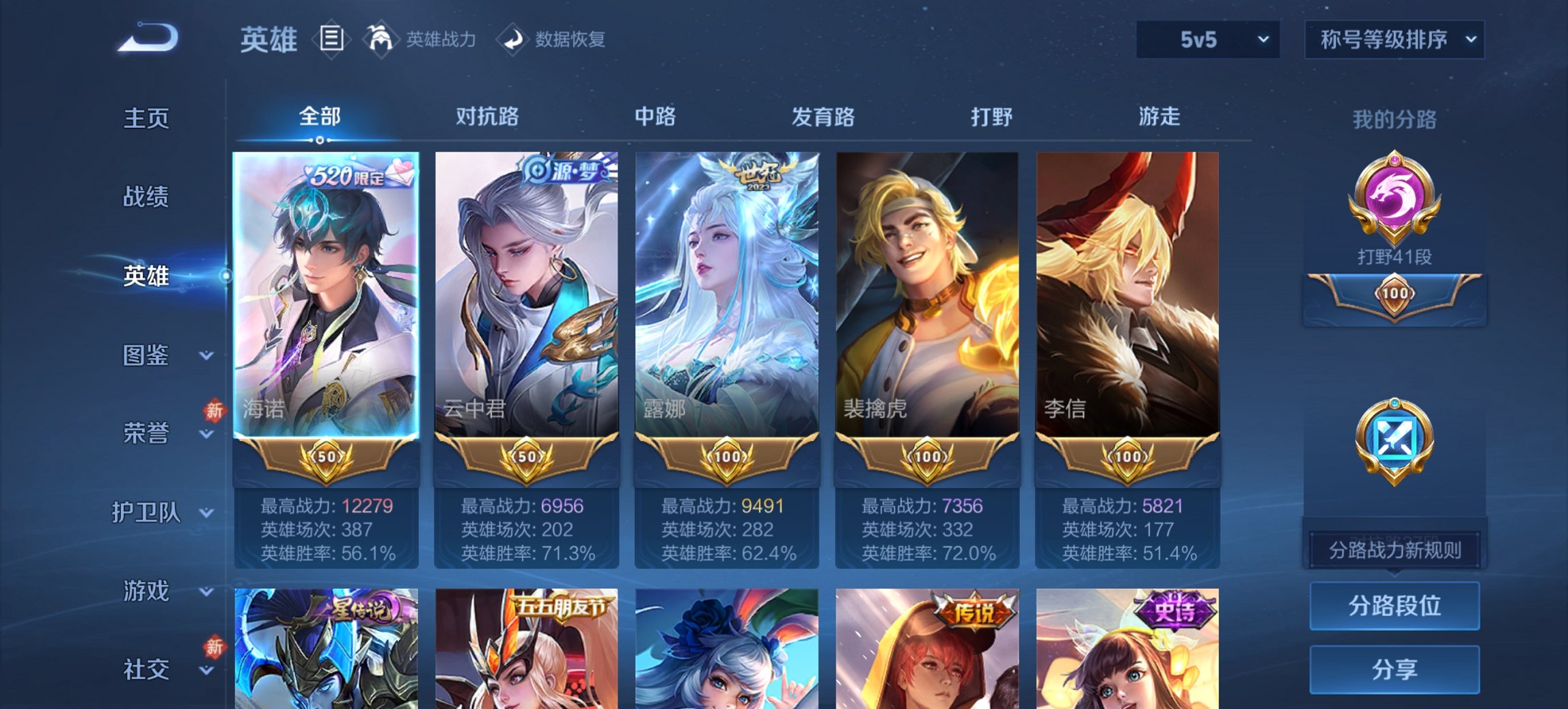Switch to the 中路 mid lane tab
The width and height of the screenshot is (1568, 709).
(654, 118)
